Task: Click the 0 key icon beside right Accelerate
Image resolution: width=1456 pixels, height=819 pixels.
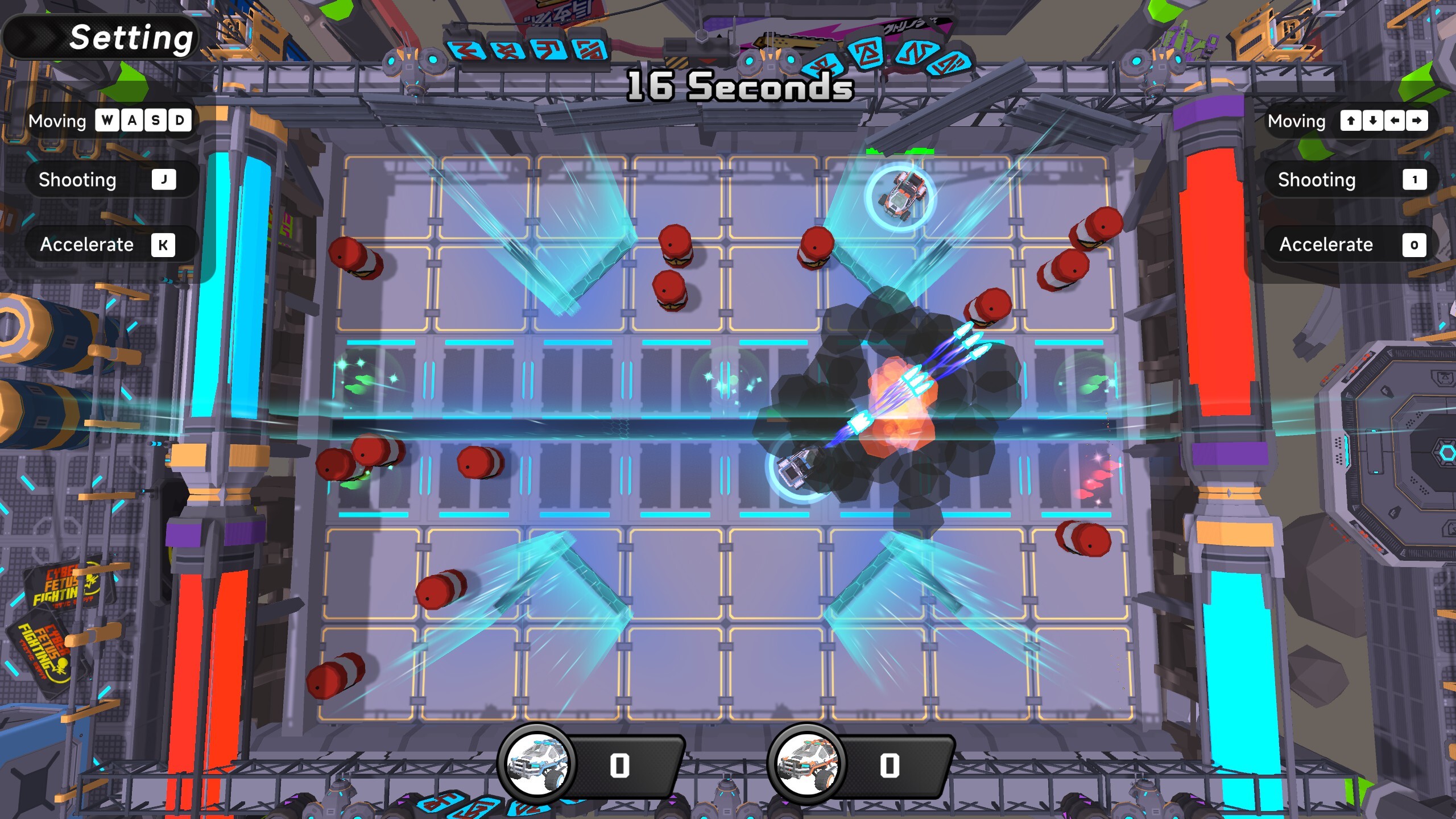Action: pos(1415,245)
